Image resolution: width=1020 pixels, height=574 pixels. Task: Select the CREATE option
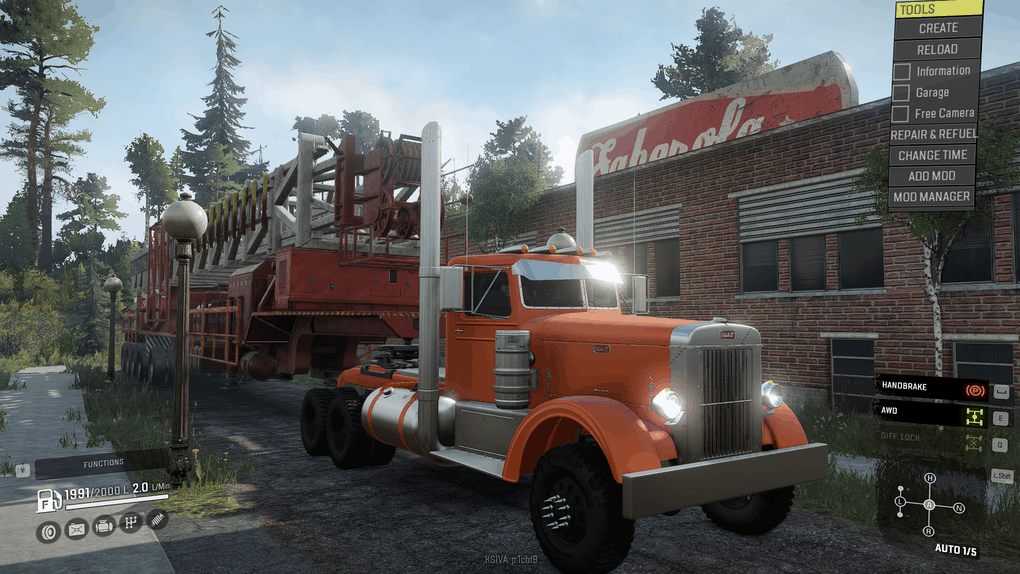pos(937,28)
